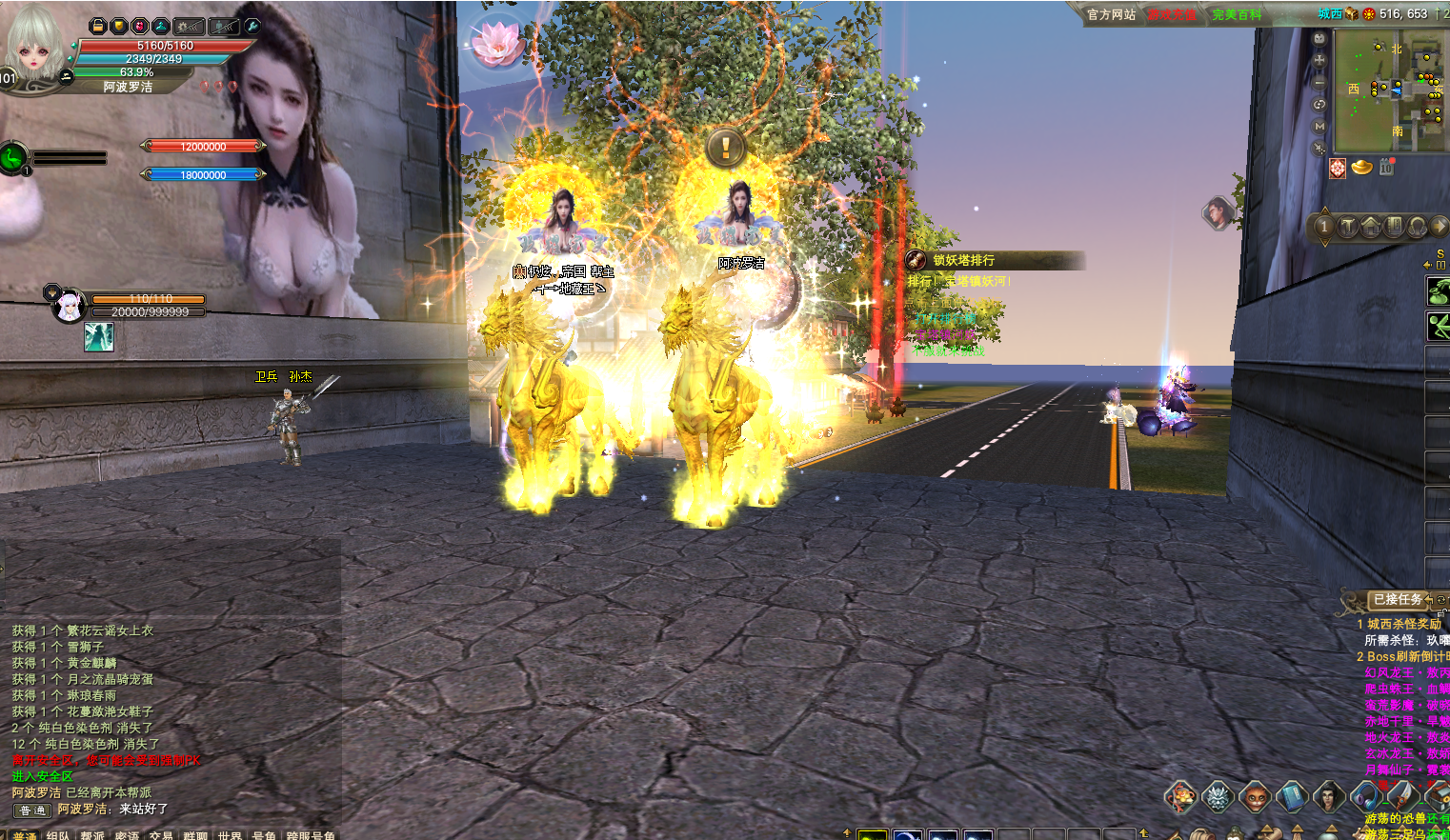Viewport: 1450px width, 840px height.
Task: Open the 锁妖塔排行 tower ranking header
Action: tap(964, 260)
